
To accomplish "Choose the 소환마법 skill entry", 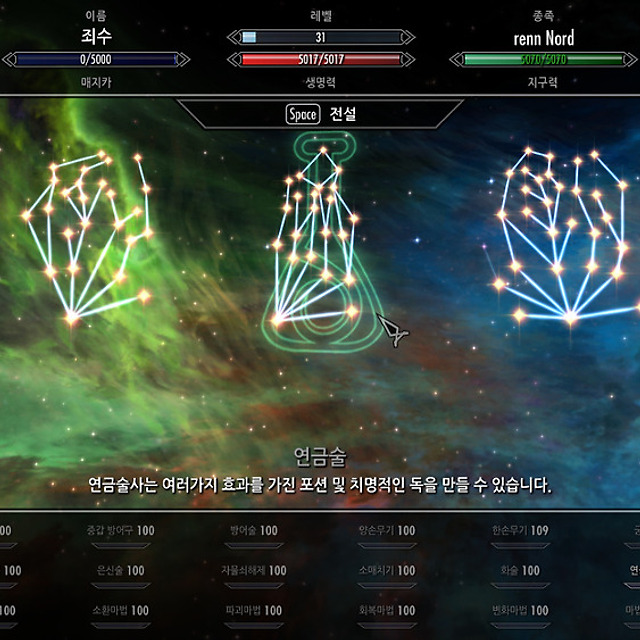I will 120,610.
